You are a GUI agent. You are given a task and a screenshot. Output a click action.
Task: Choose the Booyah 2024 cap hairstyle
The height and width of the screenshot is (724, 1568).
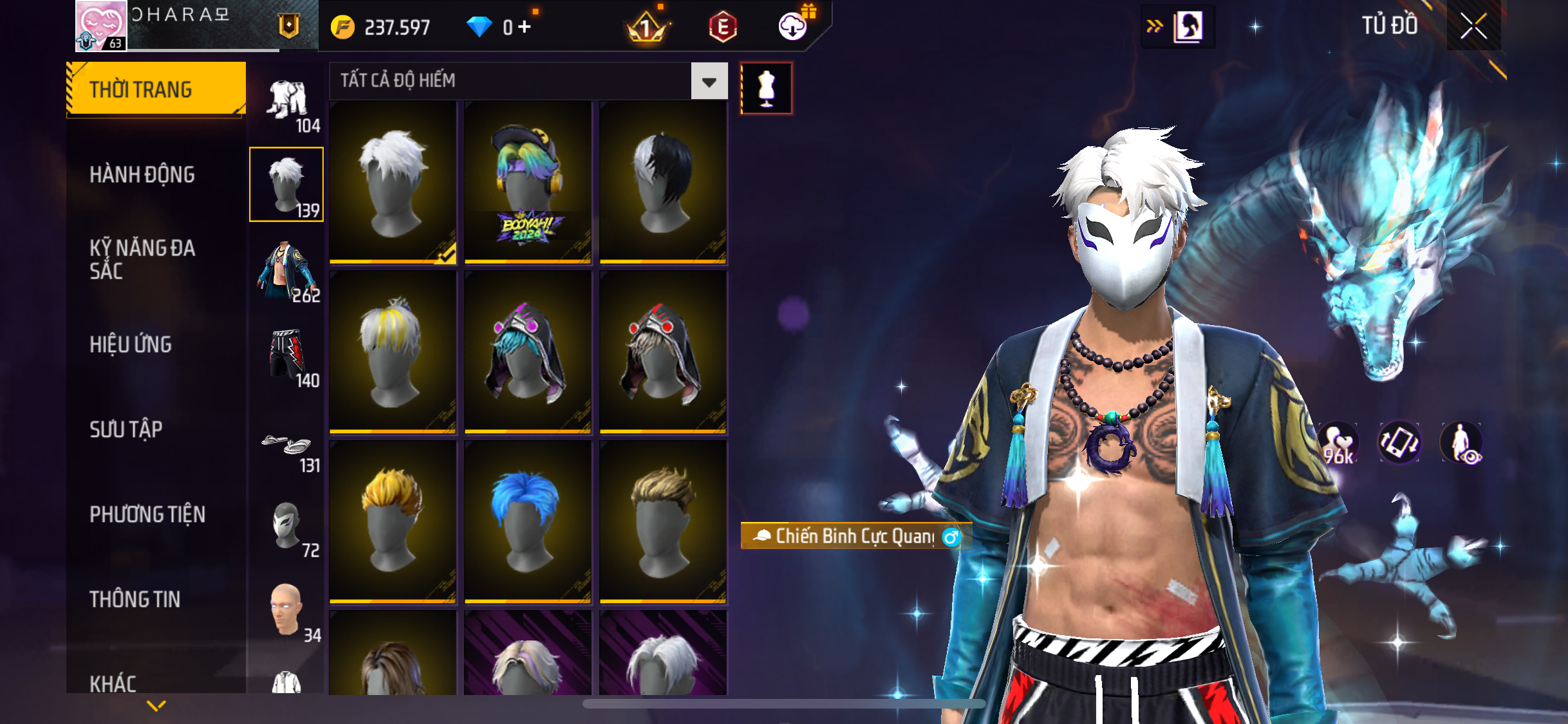click(527, 183)
